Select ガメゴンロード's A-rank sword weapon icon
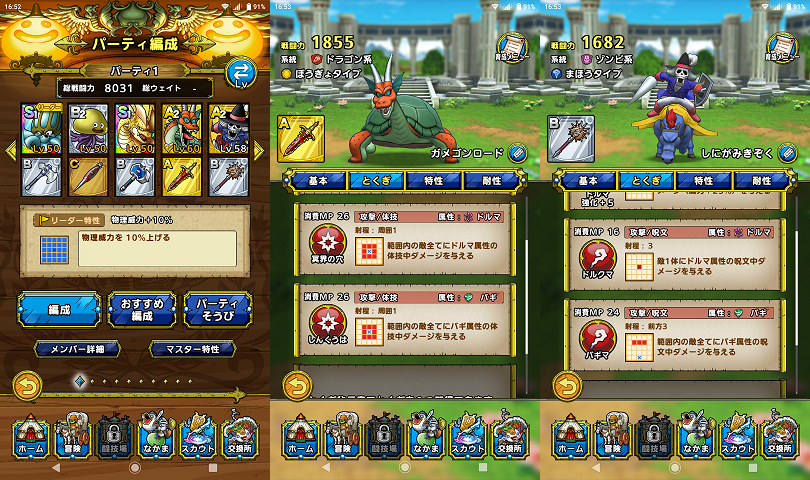This screenshot has height=480, width=810. 301,138
